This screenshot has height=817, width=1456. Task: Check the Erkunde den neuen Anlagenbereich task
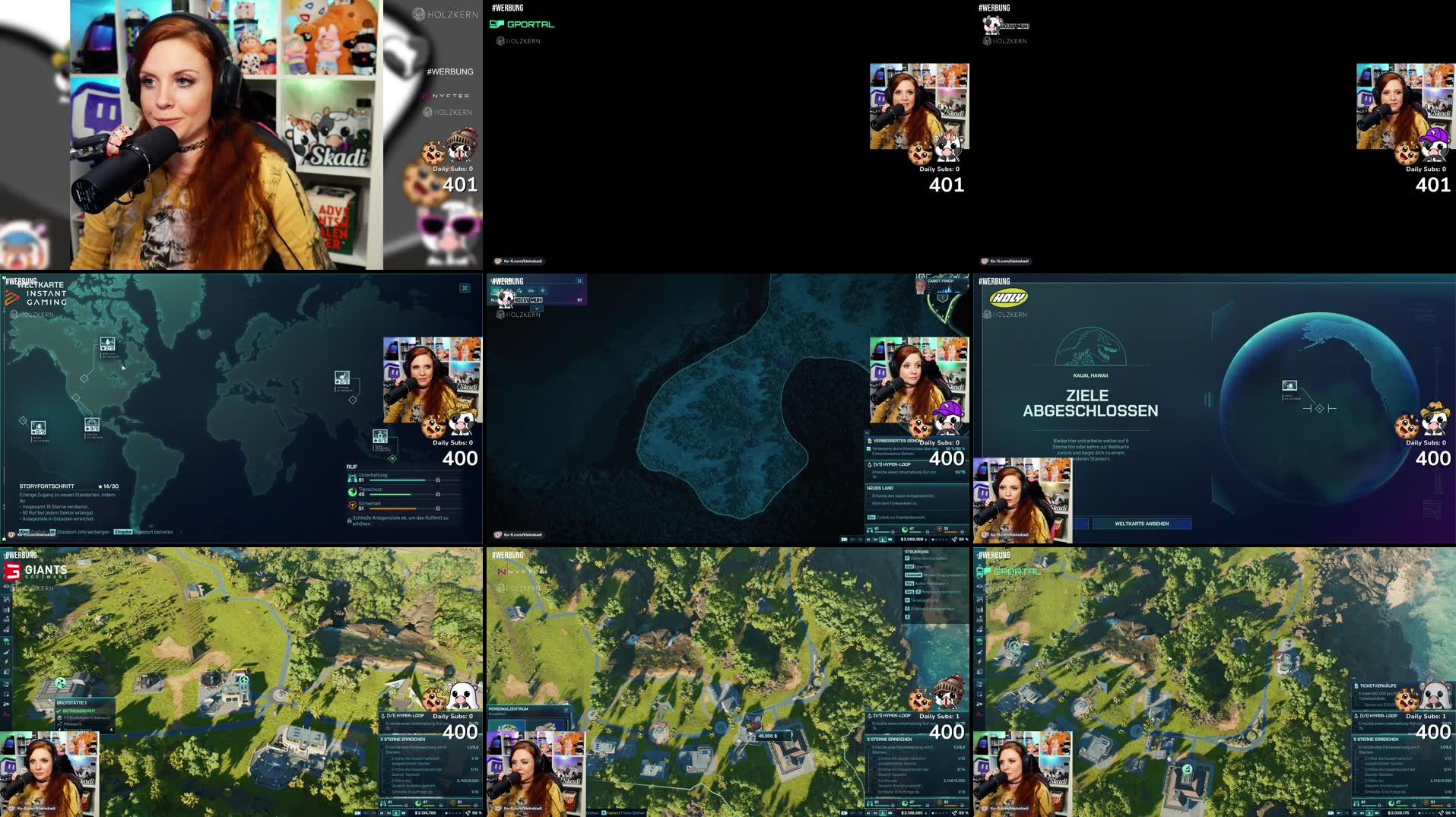(870, 496)
